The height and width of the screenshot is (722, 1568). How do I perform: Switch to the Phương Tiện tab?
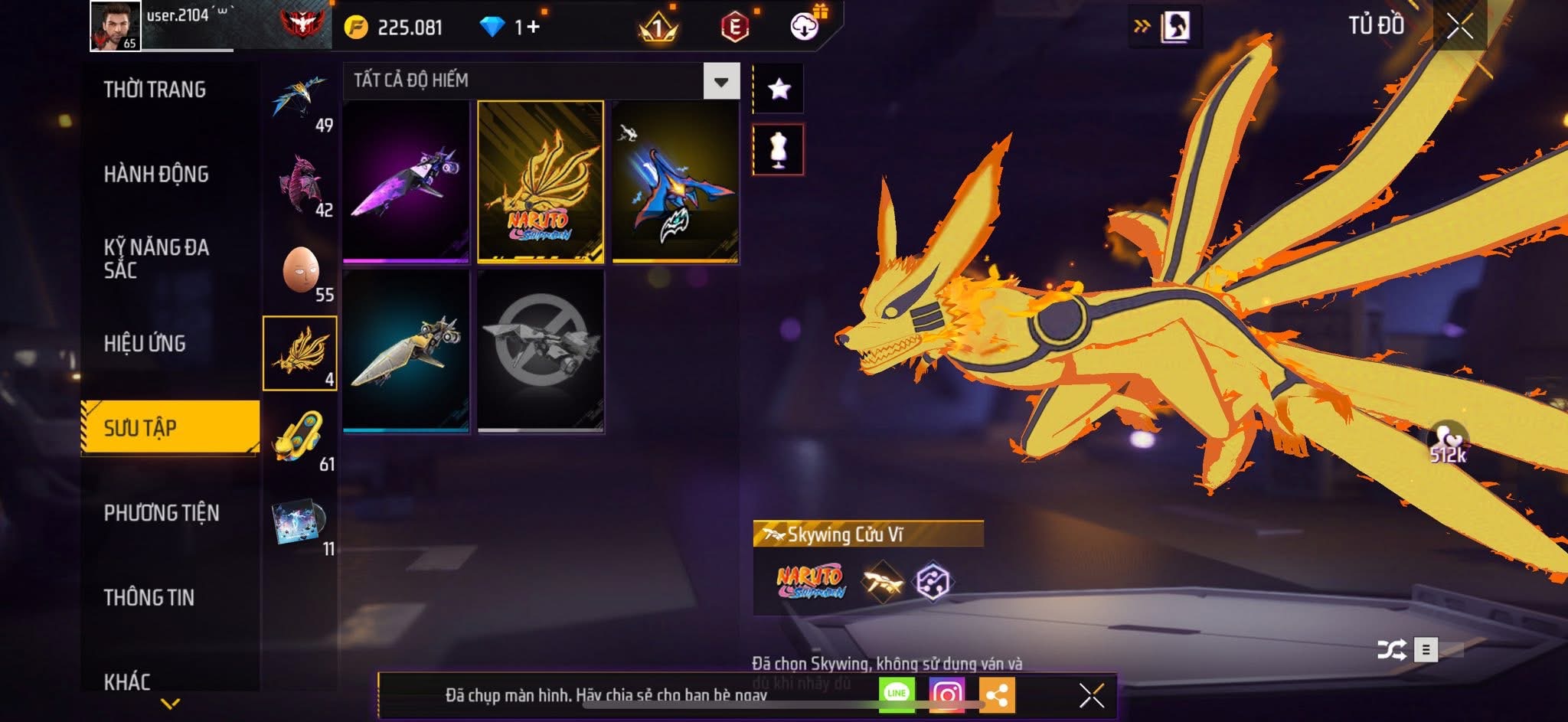coord(162,513)
